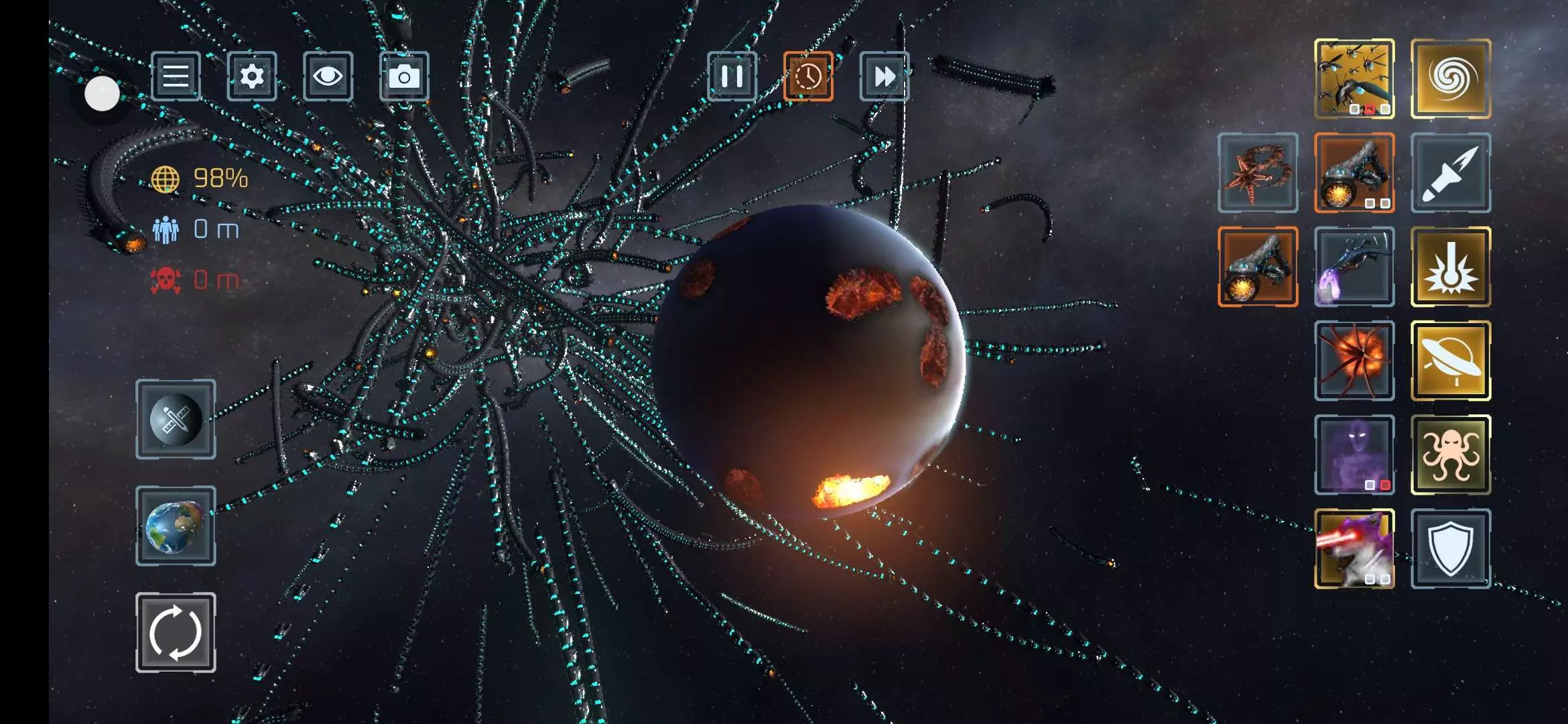Screen dimensions: 1568x724
Task: Select the missile weapon category
Action: 1451,173
